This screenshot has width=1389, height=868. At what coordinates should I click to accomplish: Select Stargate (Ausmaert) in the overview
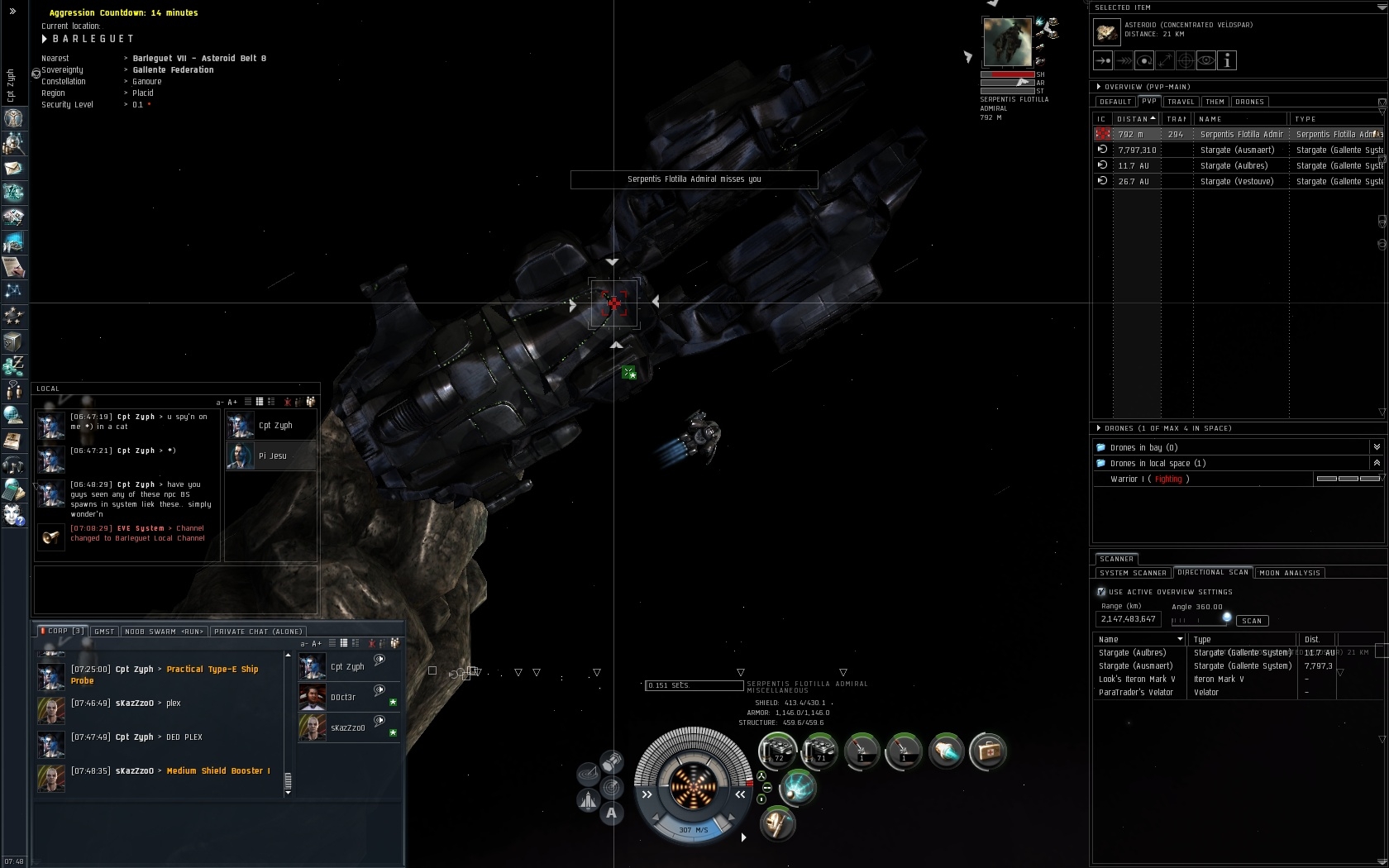(x=1237, y=150)
